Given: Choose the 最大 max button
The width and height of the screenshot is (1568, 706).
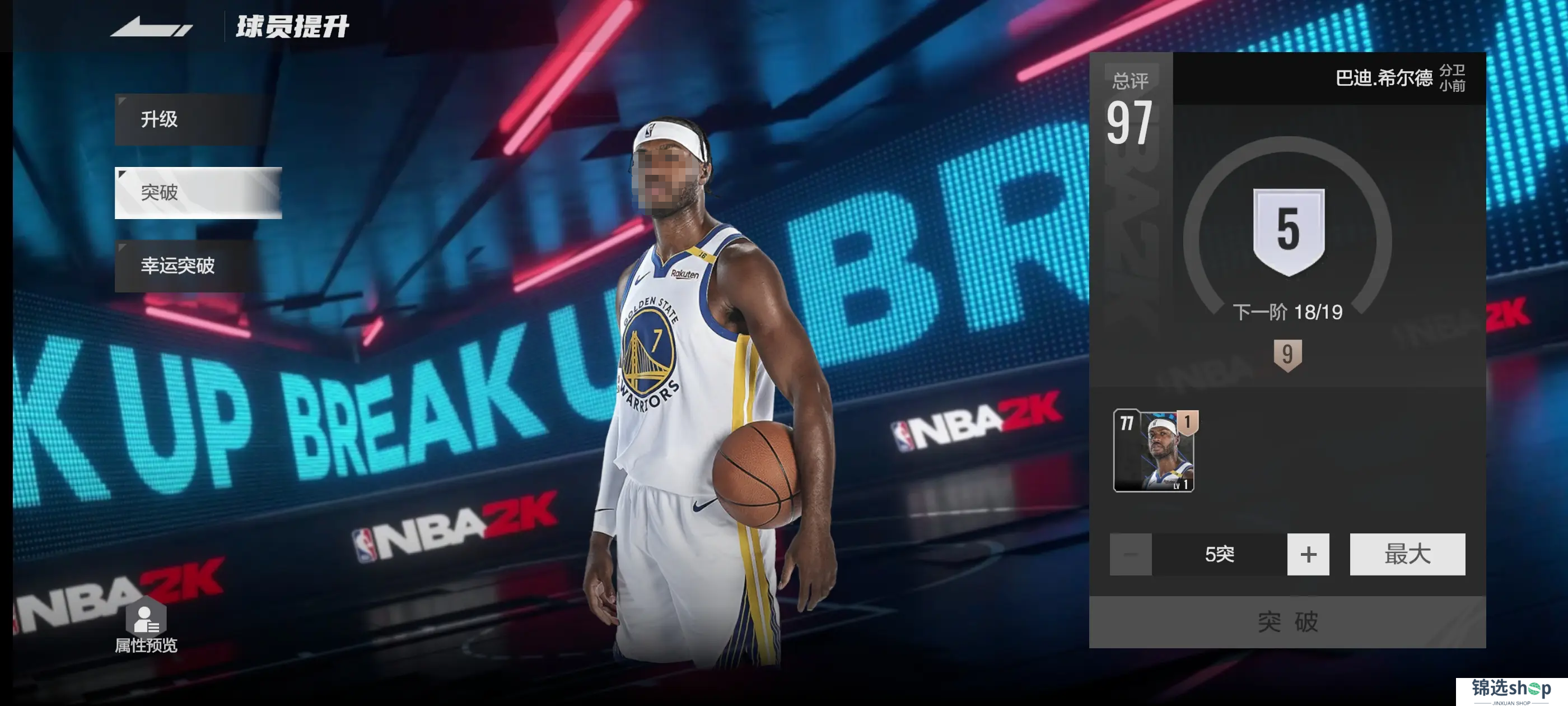Looking at the screenshot, I should (1407, 554).
